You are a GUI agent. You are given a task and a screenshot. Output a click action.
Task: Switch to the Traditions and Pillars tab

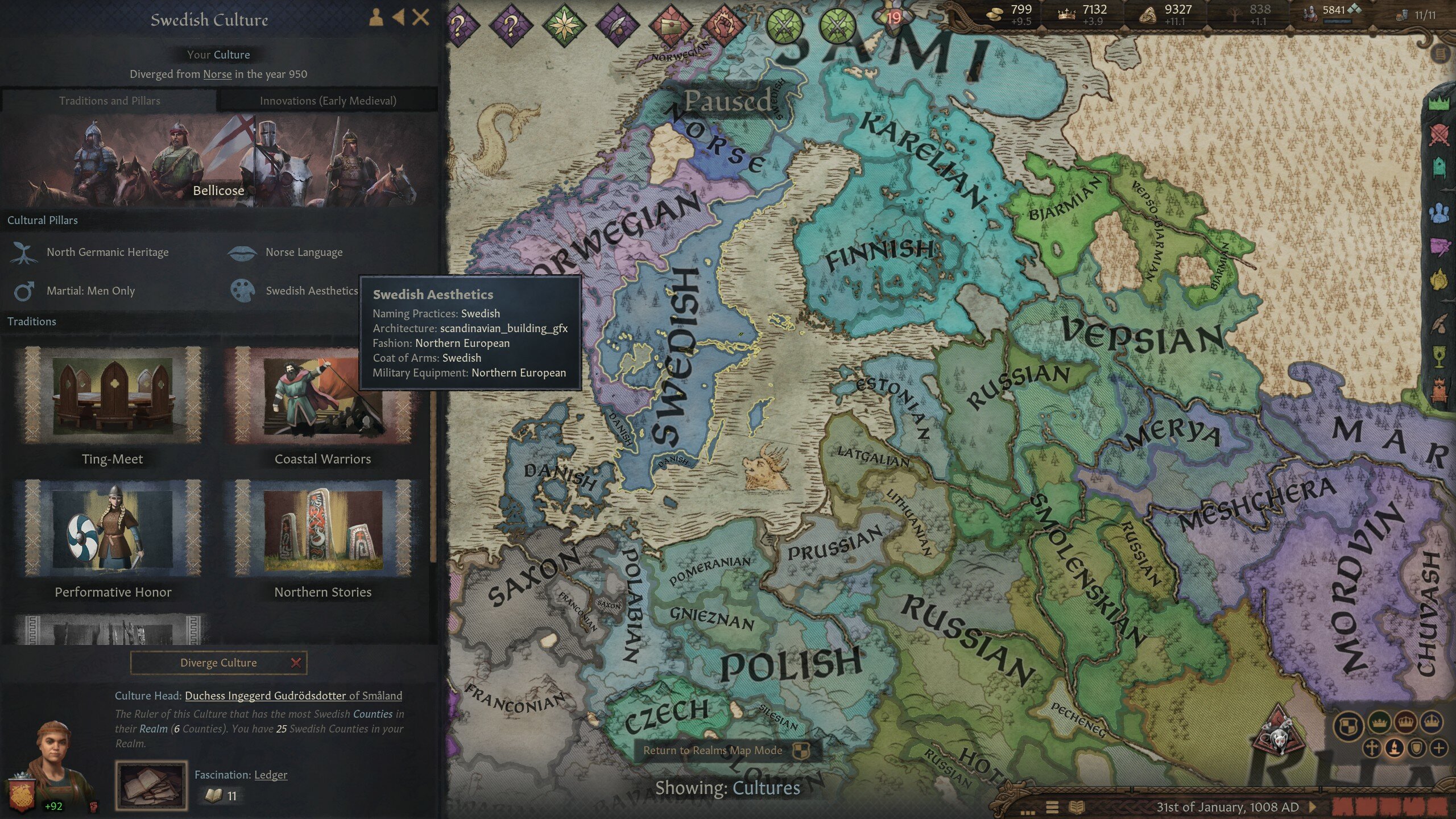point(110,101)
